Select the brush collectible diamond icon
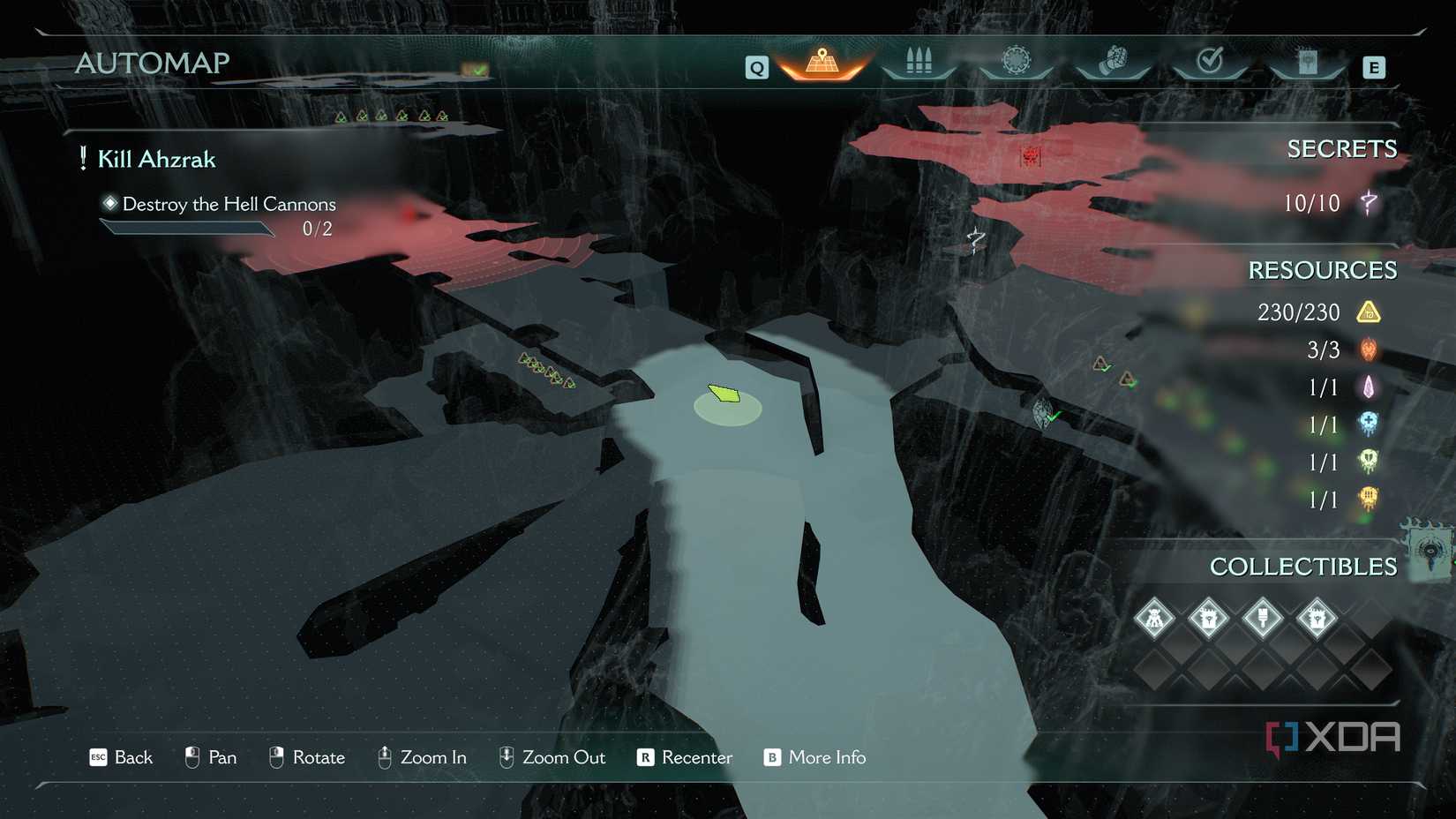This screenshot has height=819, width=1456. (x=1262, y=618)
